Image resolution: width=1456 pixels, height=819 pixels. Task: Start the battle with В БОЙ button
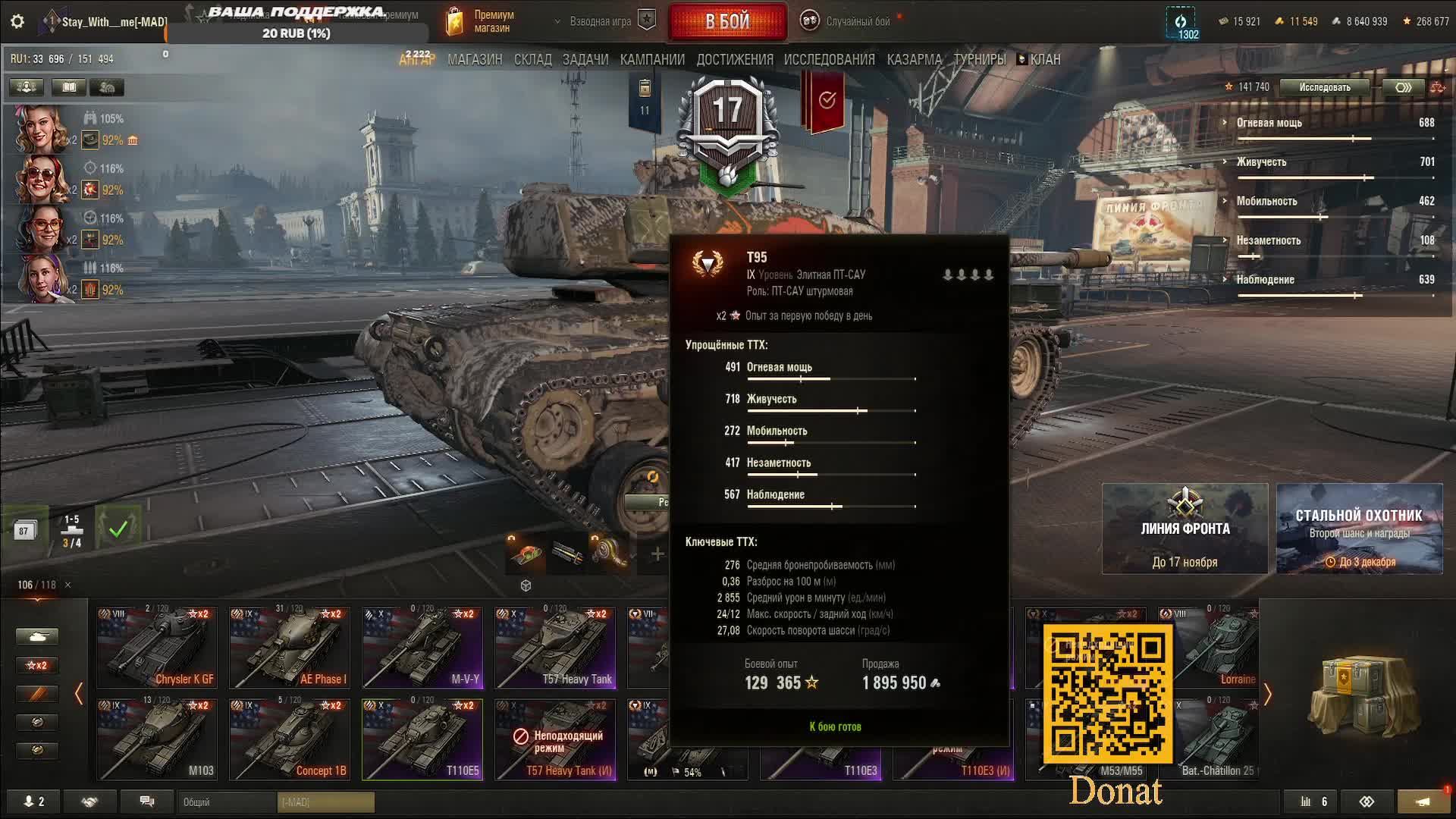point(727,21)
